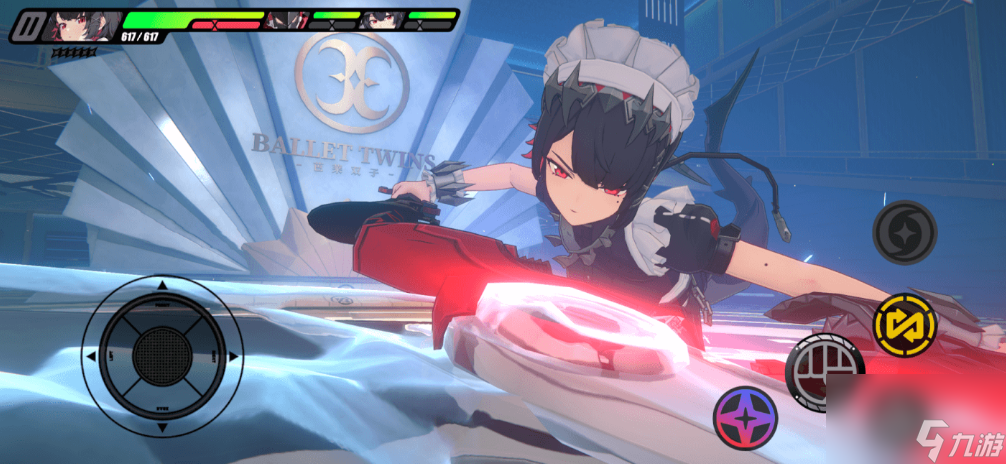Viewport: 1006px width, 464px height.
Task: Switch to the third squad member portrait
Action: coord(382,19)
